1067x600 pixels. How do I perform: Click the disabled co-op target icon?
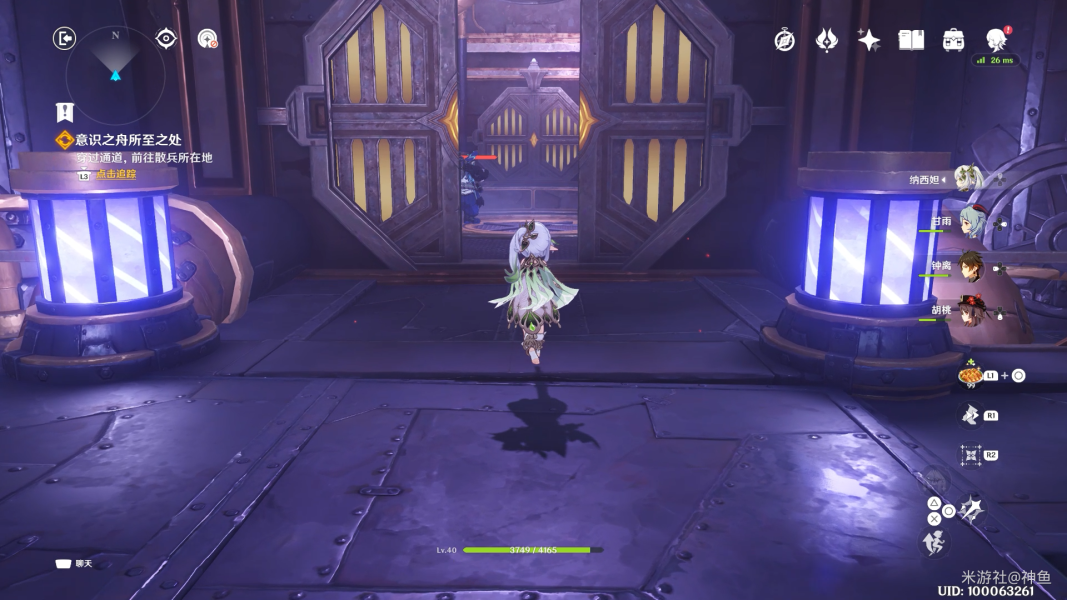[x=208, y=39]
